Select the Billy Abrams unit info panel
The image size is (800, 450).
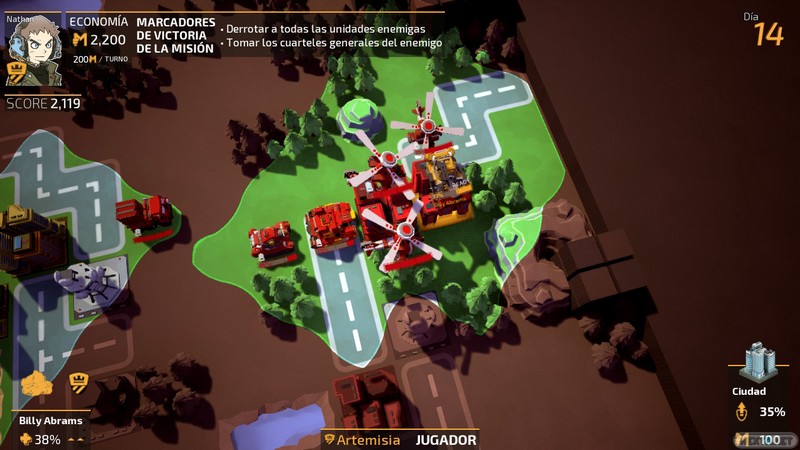[x=50, y=430]
